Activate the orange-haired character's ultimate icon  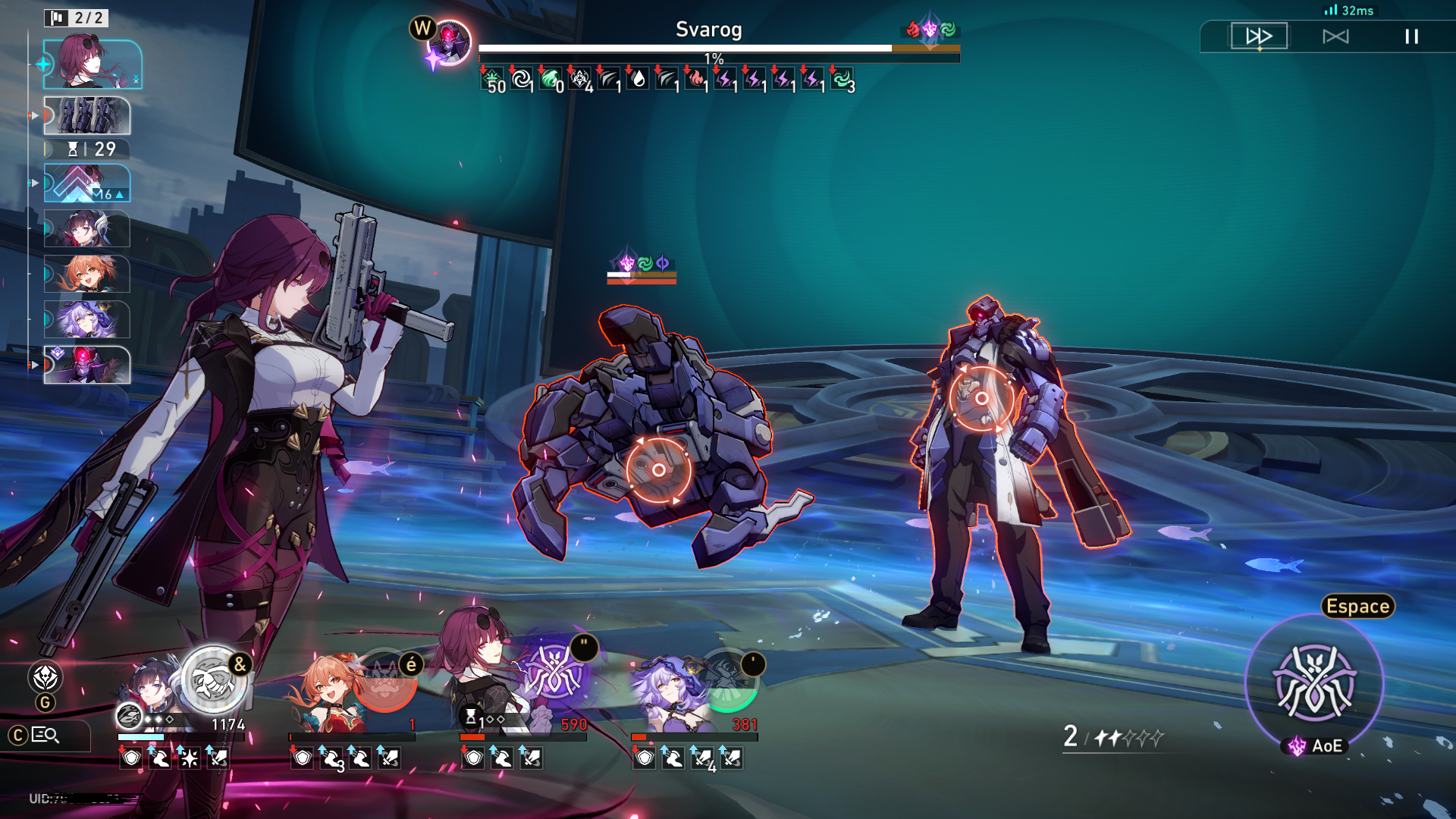385,679
